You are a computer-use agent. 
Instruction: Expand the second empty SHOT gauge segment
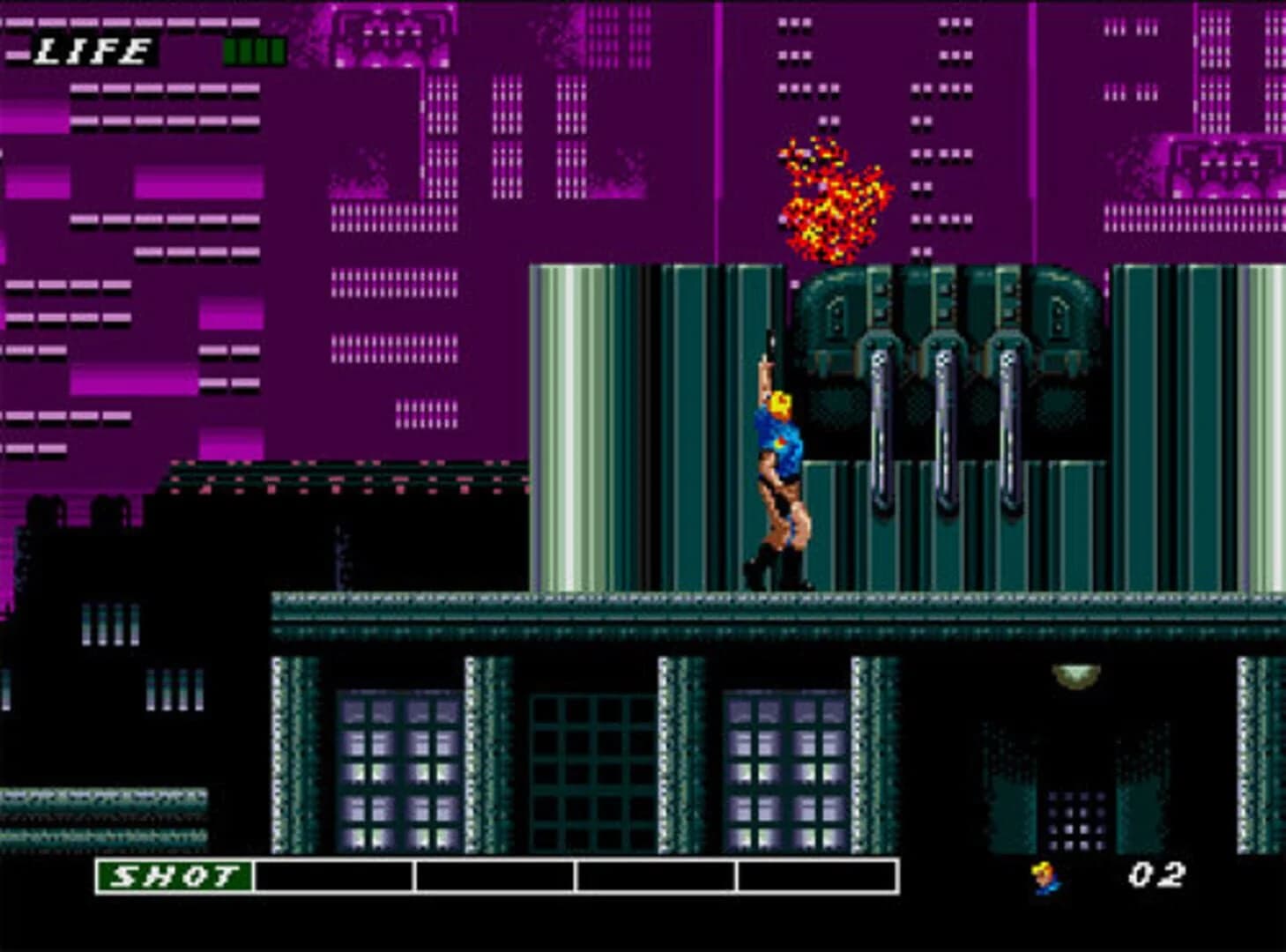pyautogui.click(x=494, y=879)
